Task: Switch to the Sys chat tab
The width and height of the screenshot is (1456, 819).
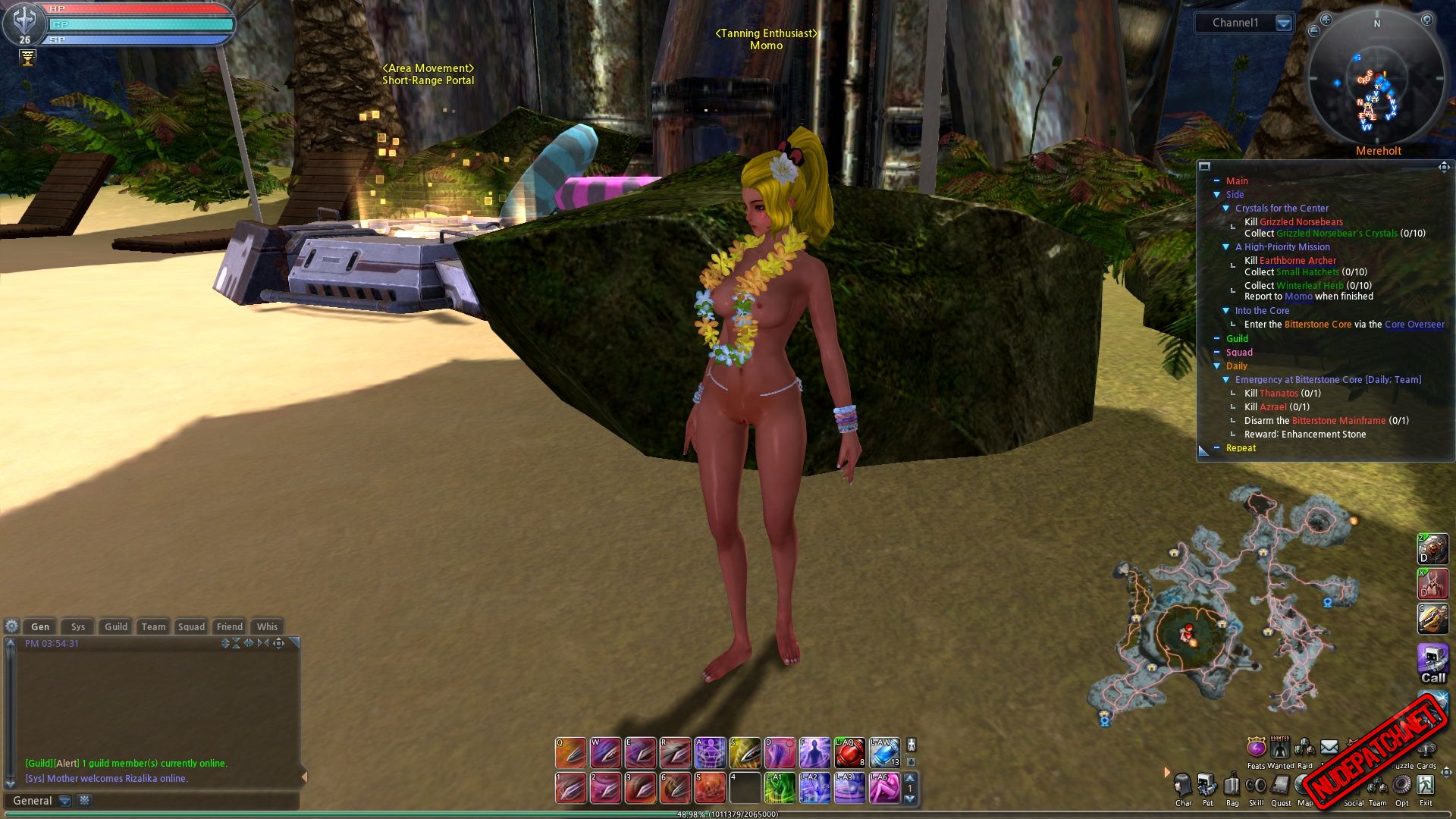Action: point(78,626)
